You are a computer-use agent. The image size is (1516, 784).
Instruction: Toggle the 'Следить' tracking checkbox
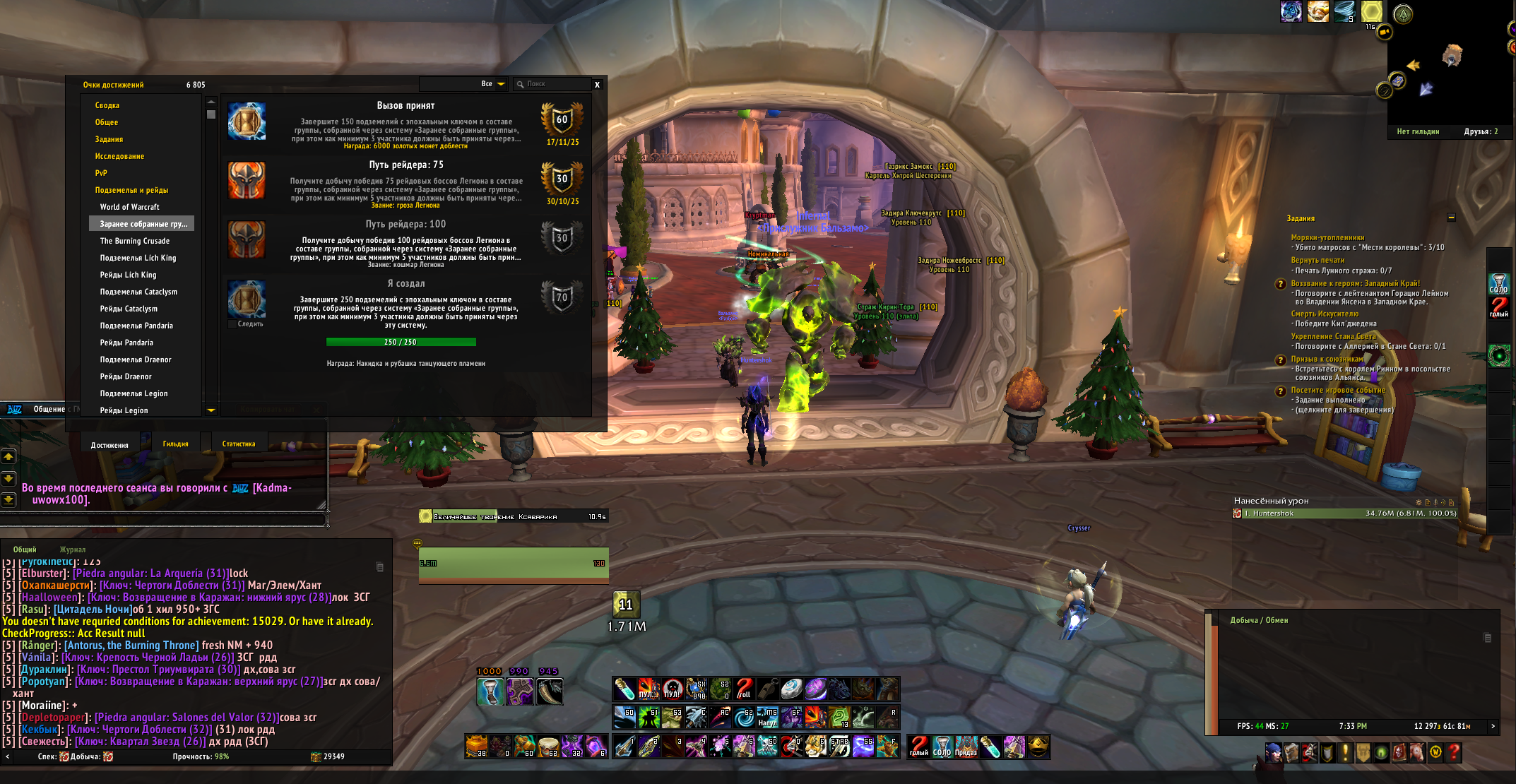coord(232,324)
